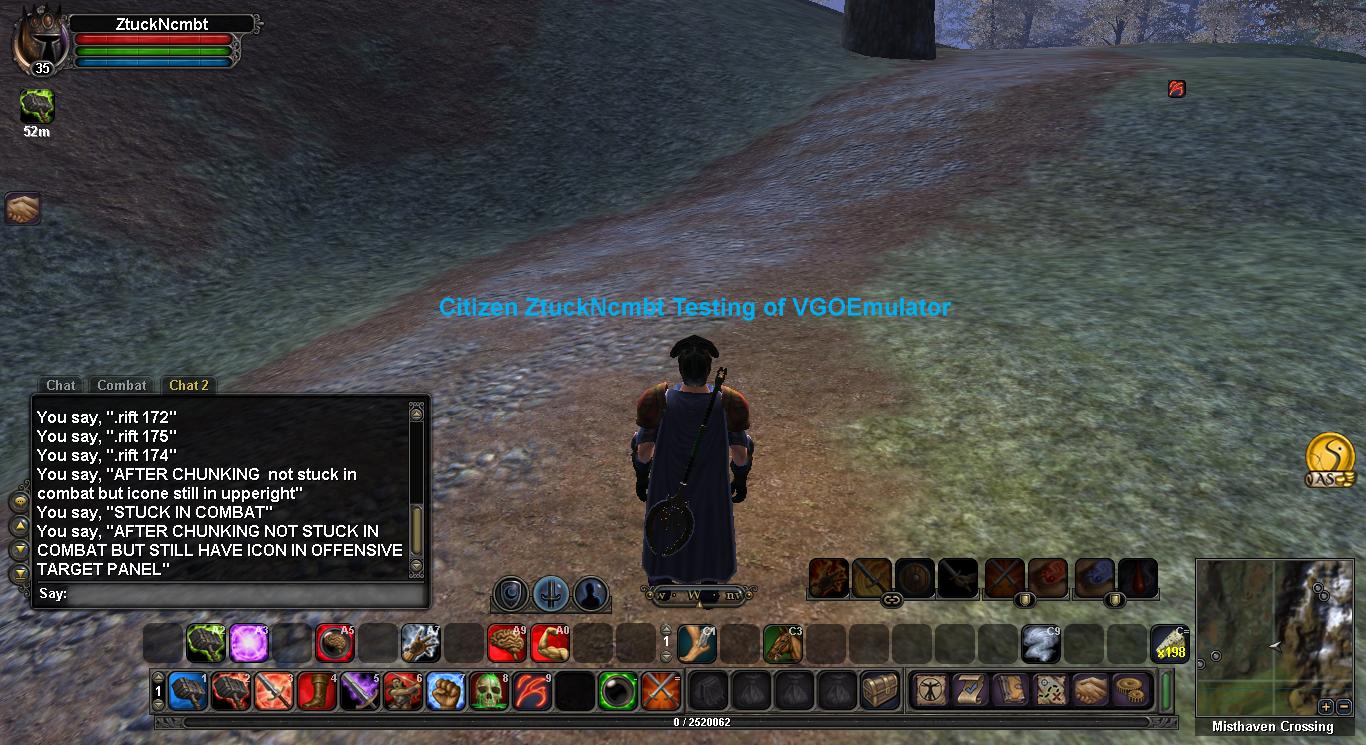Screen dimensions: 1366x745
Task: Open the first Chat tab
Action: [60, 385]
